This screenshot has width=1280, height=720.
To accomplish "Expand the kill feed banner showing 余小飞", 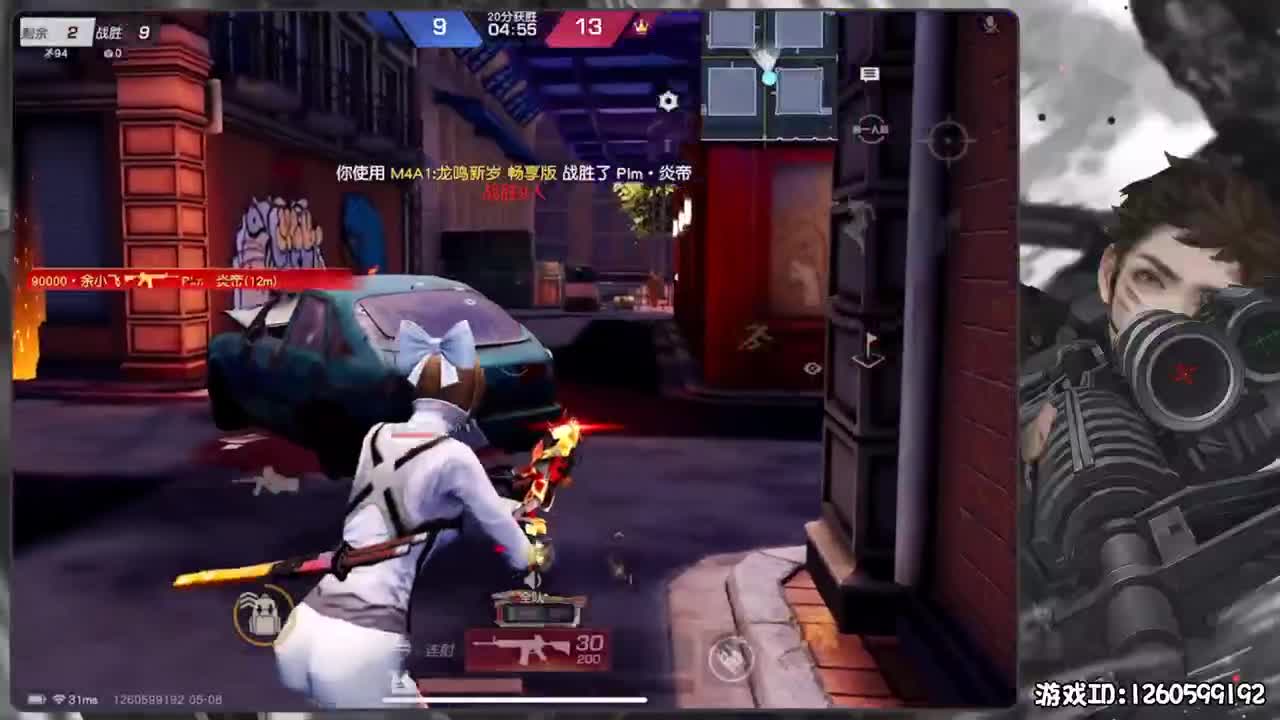I will tap(160, 281).
